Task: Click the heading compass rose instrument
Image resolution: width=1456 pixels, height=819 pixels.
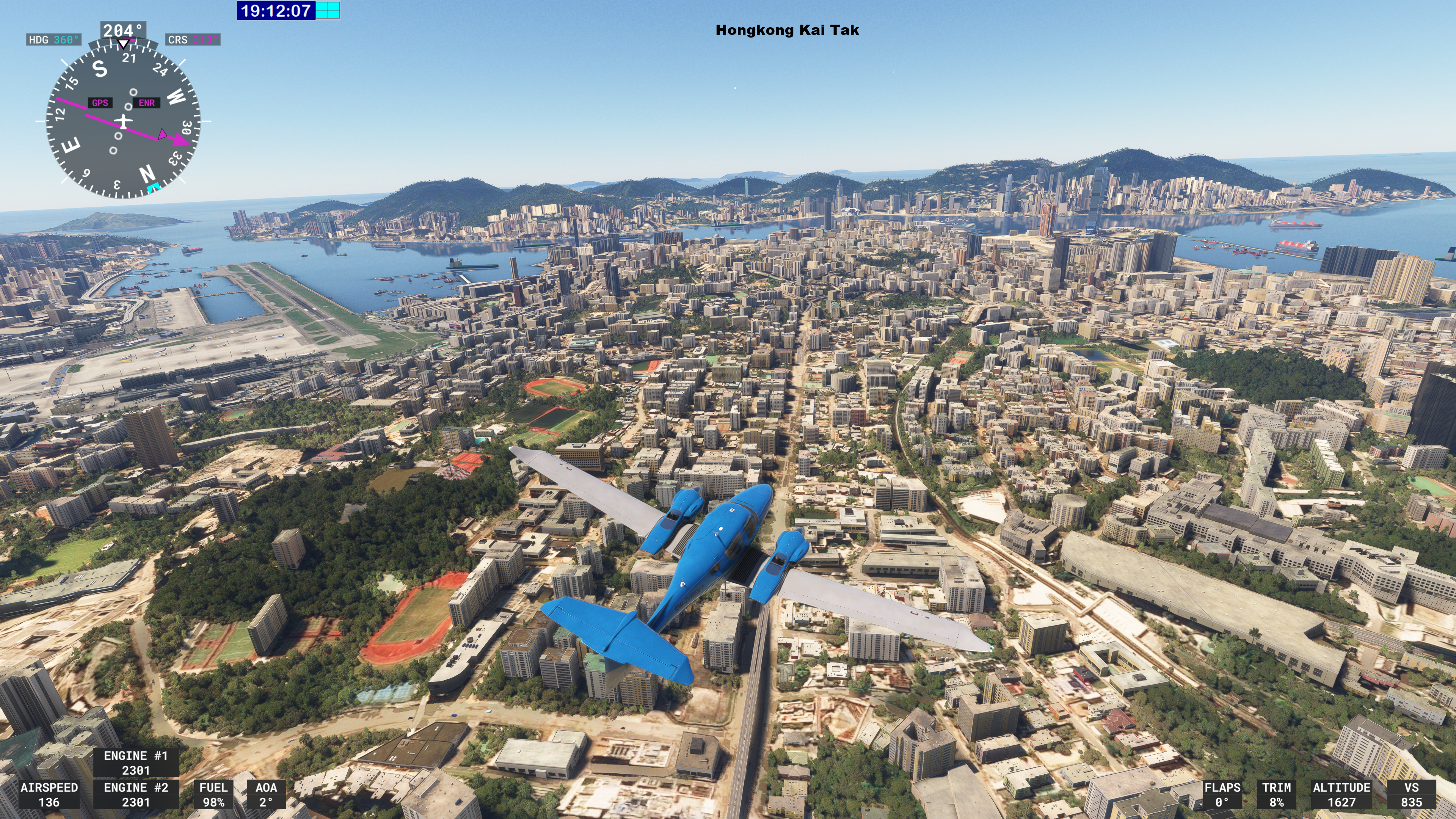Action: point(122,121)
